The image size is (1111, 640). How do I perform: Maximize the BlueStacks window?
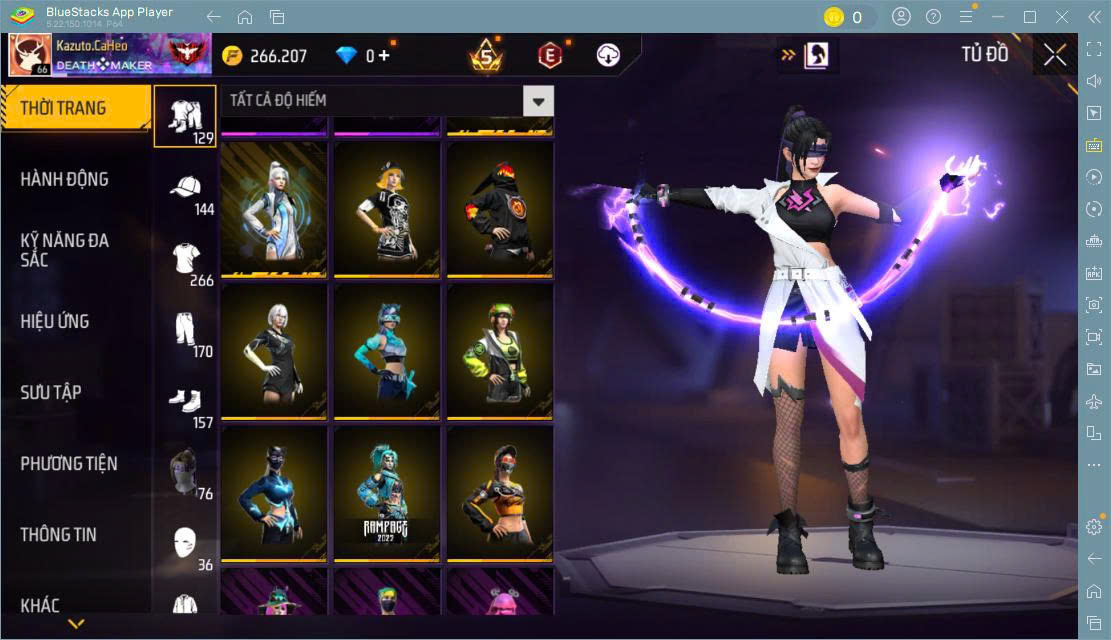tap(1030, 17)
